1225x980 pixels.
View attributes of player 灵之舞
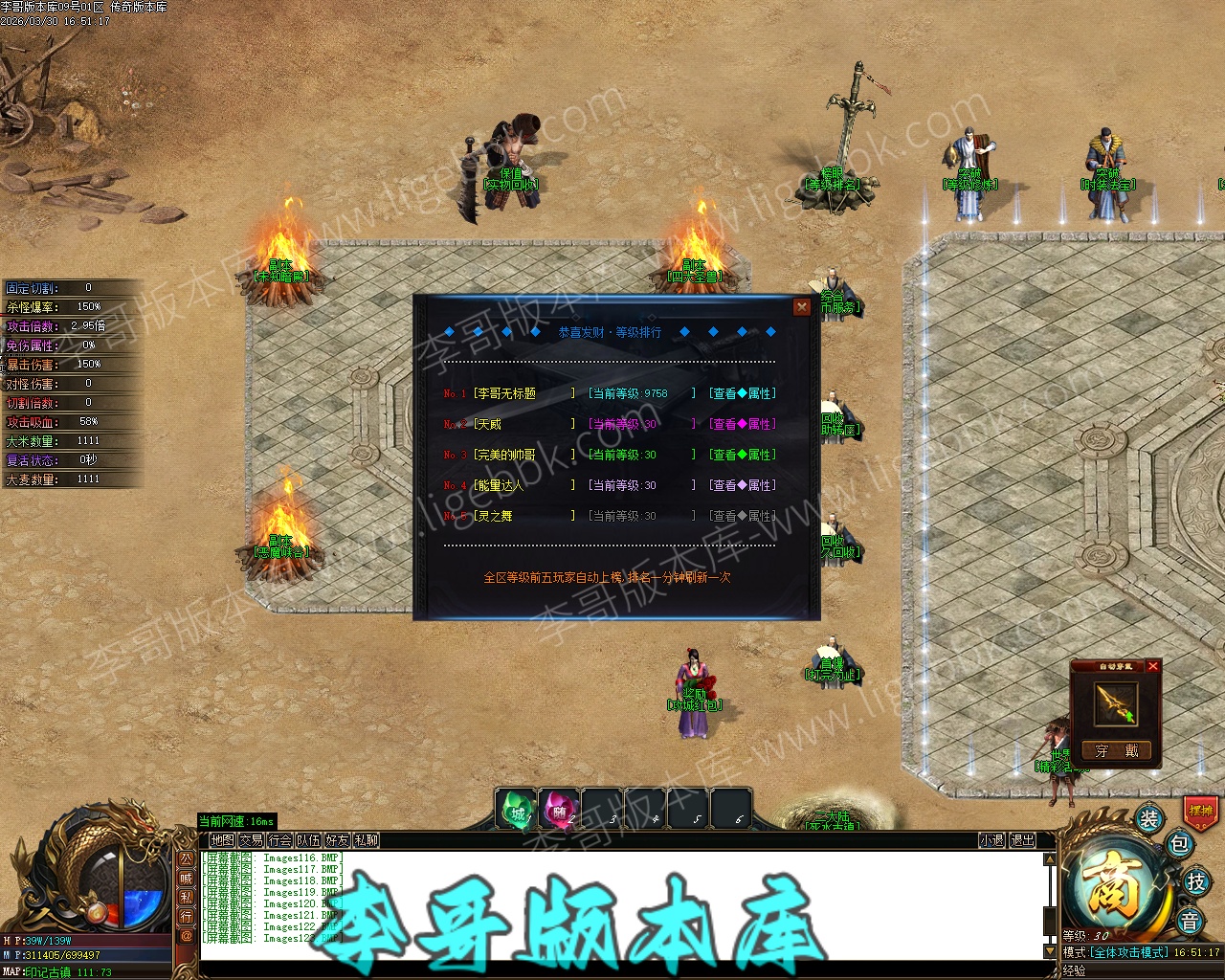pos(743,516)
